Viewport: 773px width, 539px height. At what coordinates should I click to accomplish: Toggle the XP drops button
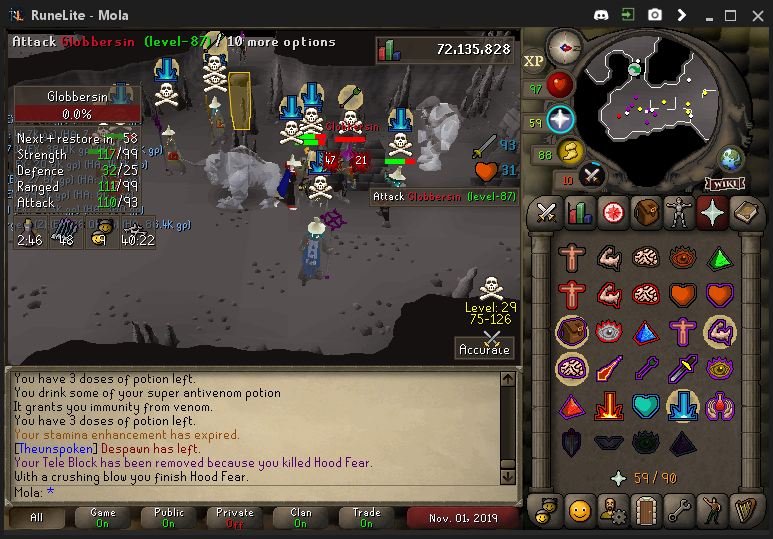(x=533, y=61)
